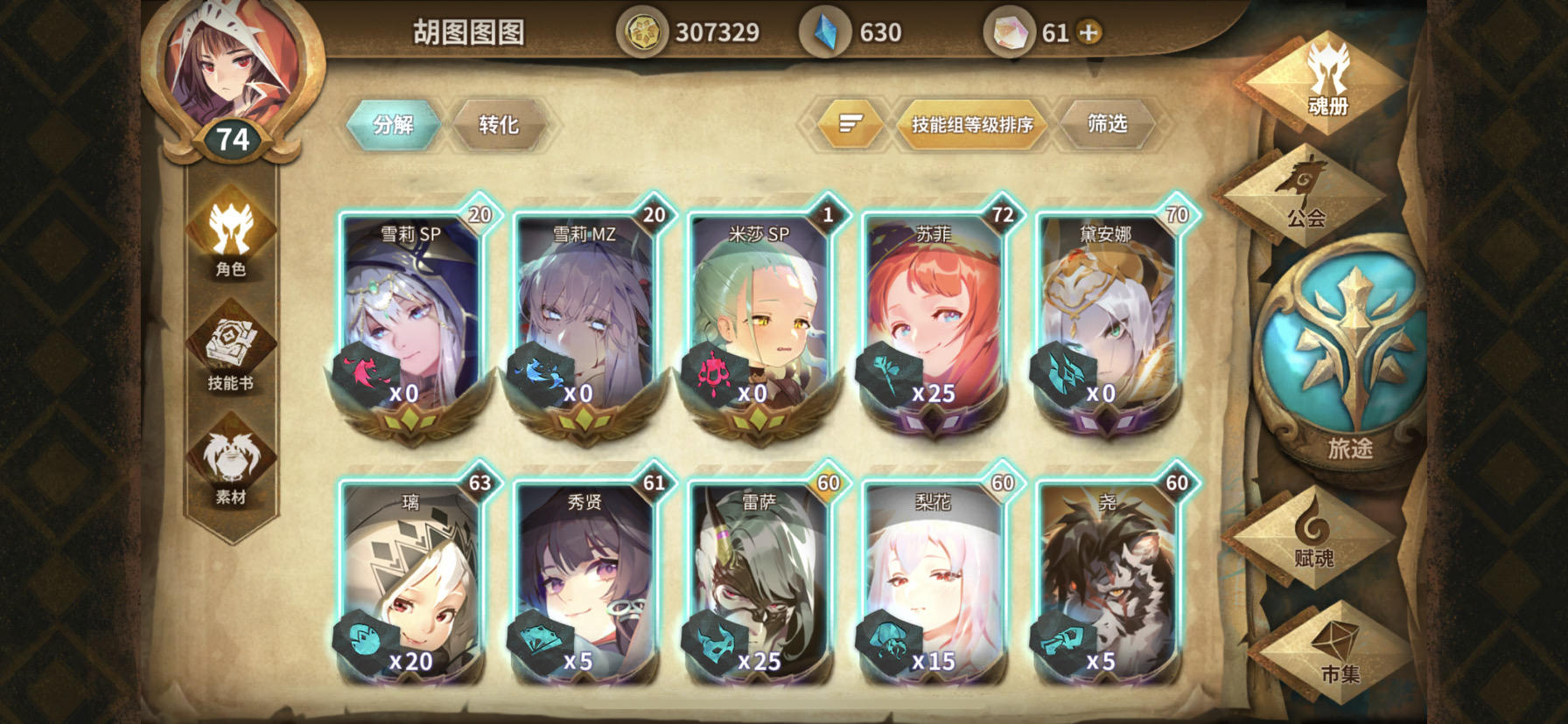This screenshot has width=1568, height=724.
Task: Open the 技能组等级排序 sorting dropdown
Action: [971, 124]
